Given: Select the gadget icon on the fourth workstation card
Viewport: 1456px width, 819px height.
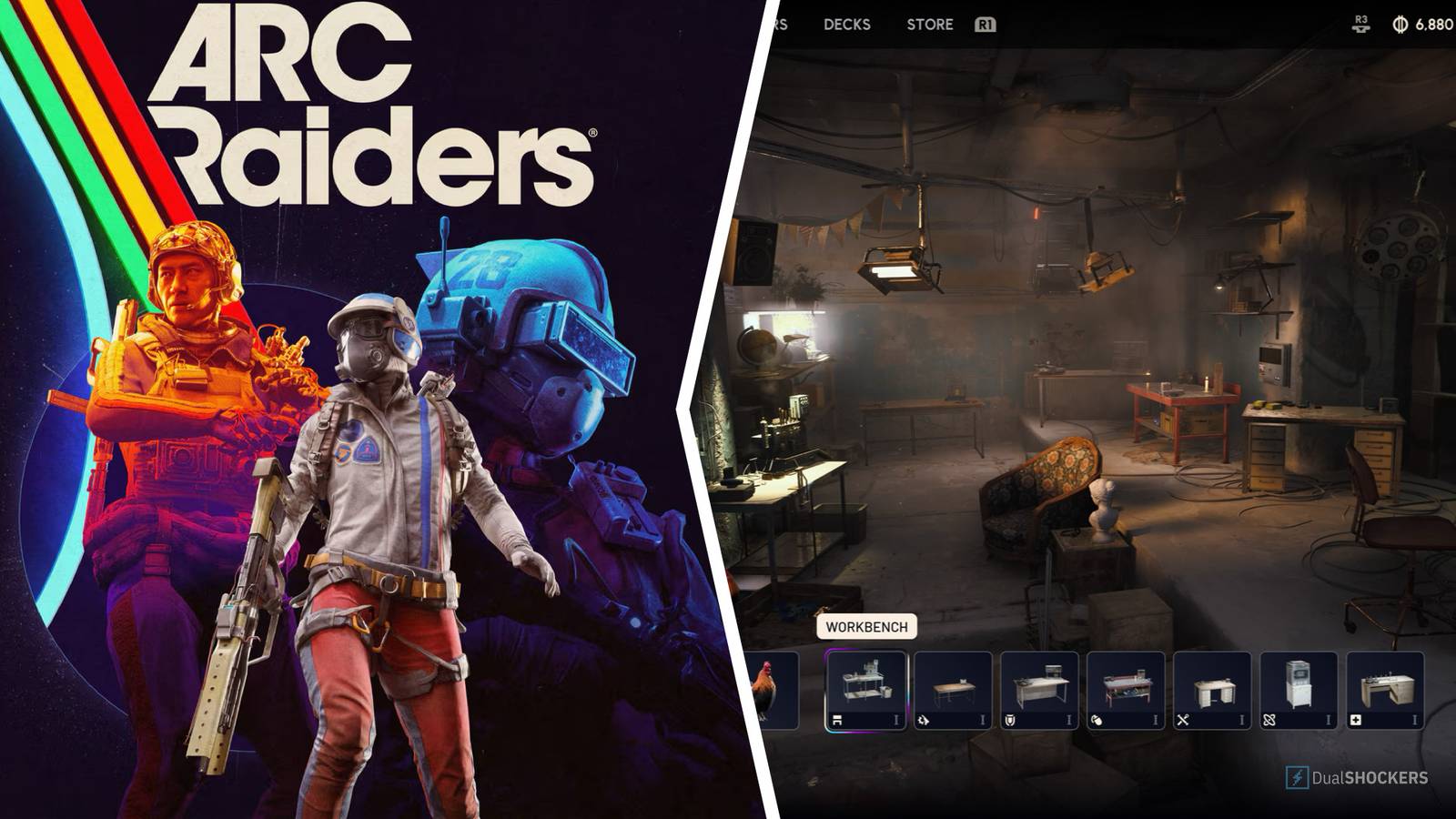Looking at the screenshot, I should (x=1096, y=719).
